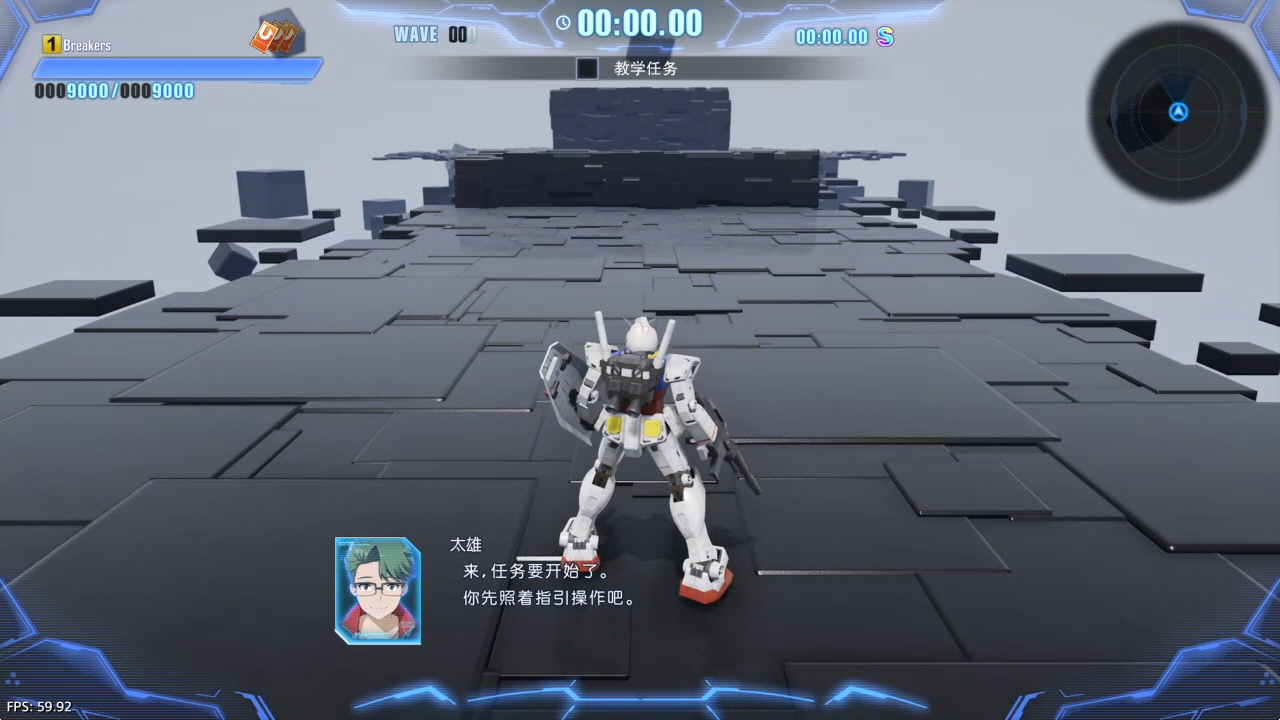
Task: Click Taio's character portrait
Action: [x=378, y=591]
